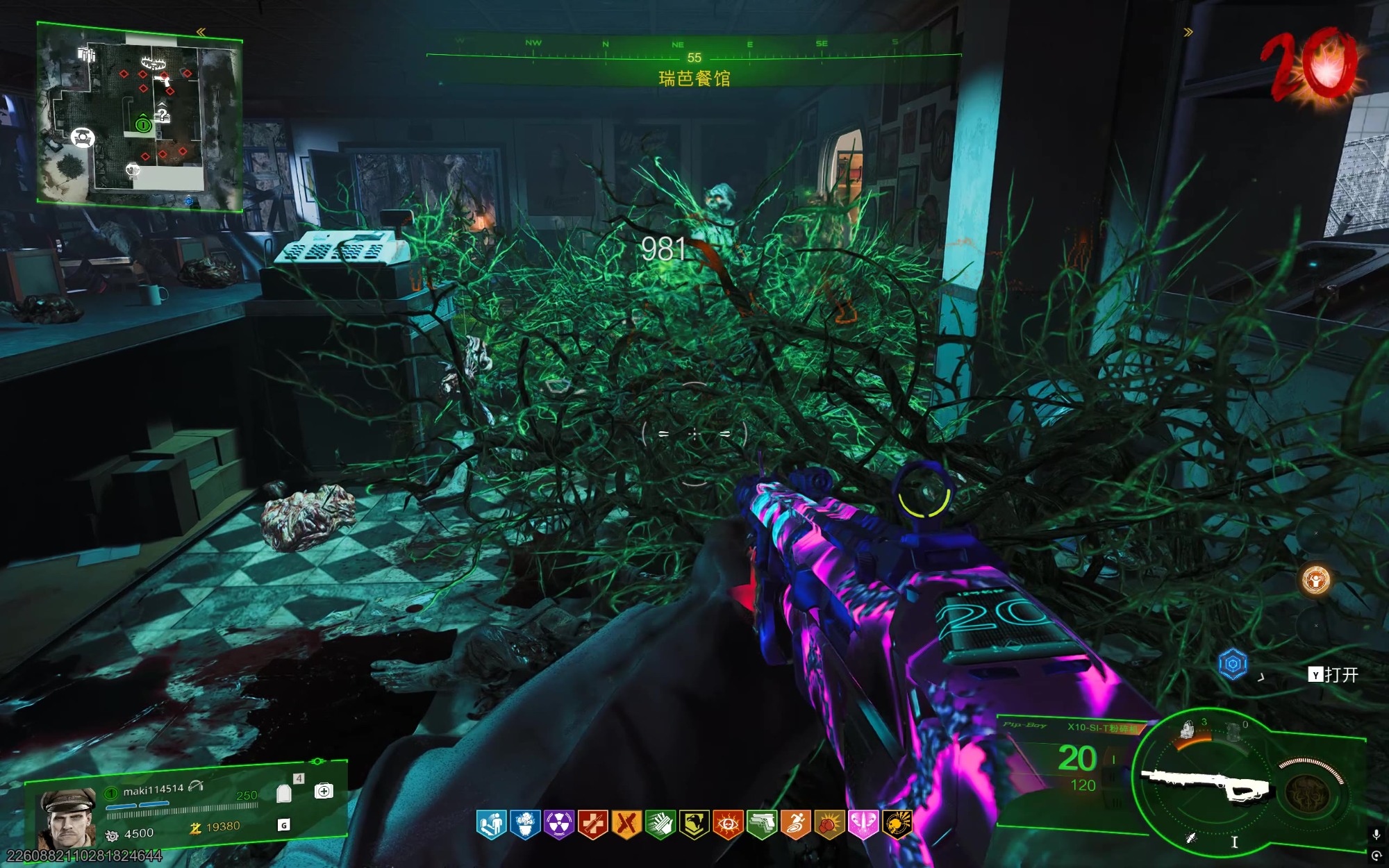
Task: Click the purple radiation perk icon
Action: tap(559, 825)
